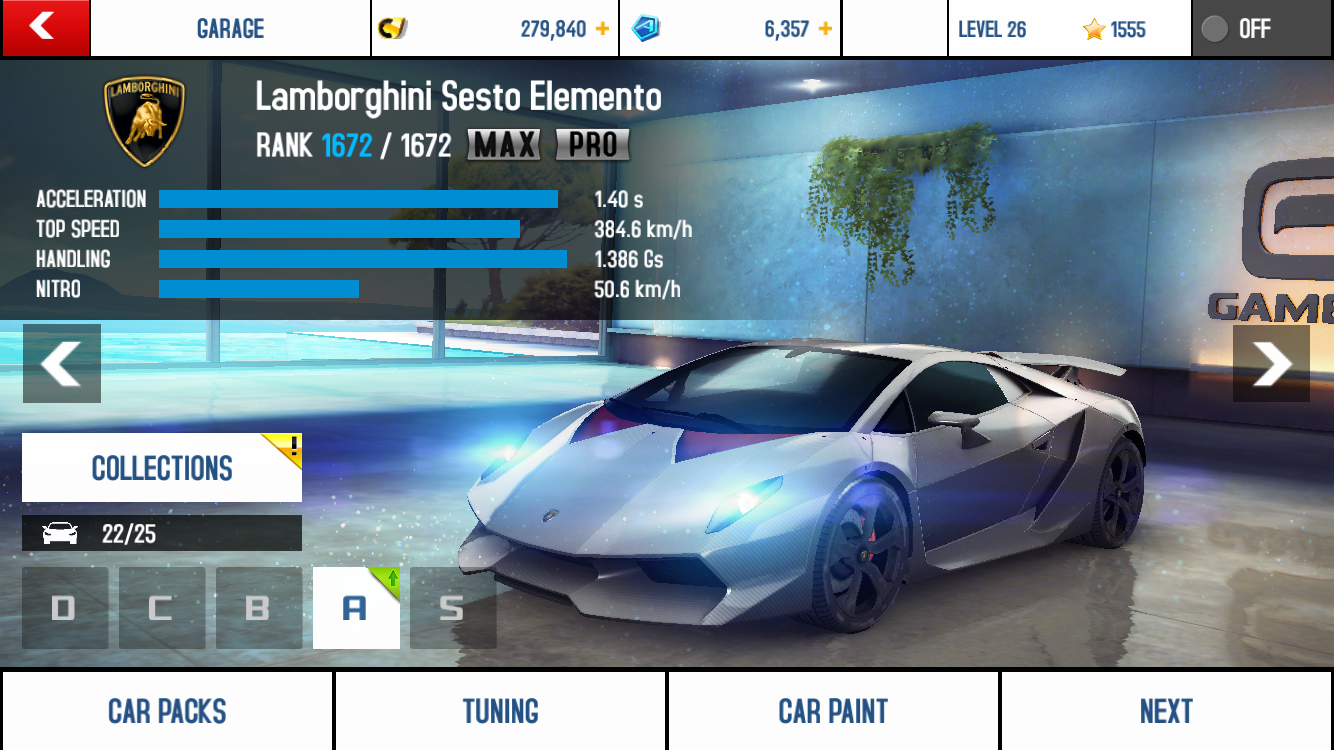
Task: Continue with the Next button
Action: 1166,711
